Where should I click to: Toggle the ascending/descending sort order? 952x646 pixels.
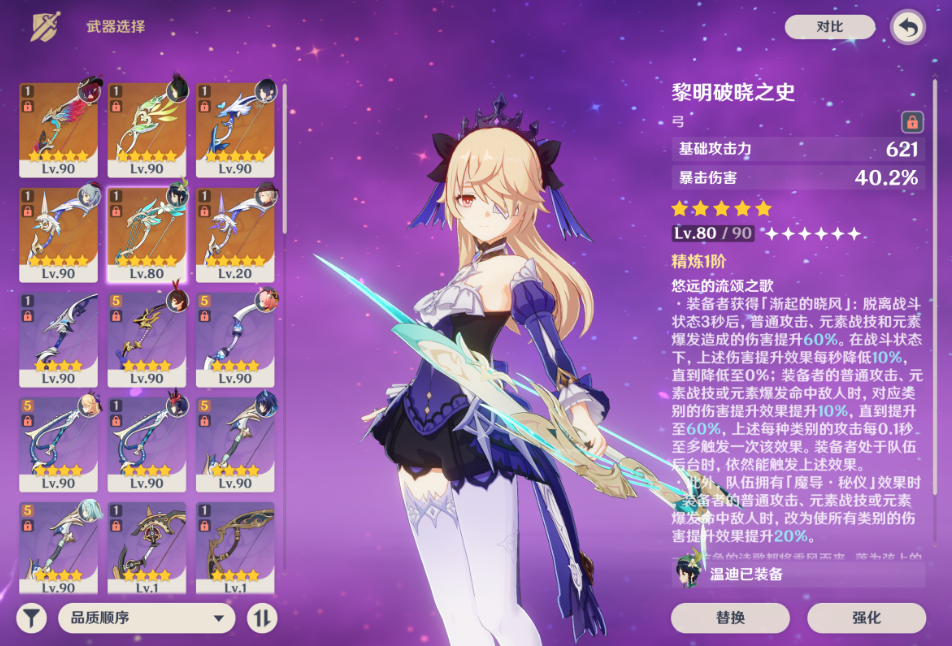point(262,618)
